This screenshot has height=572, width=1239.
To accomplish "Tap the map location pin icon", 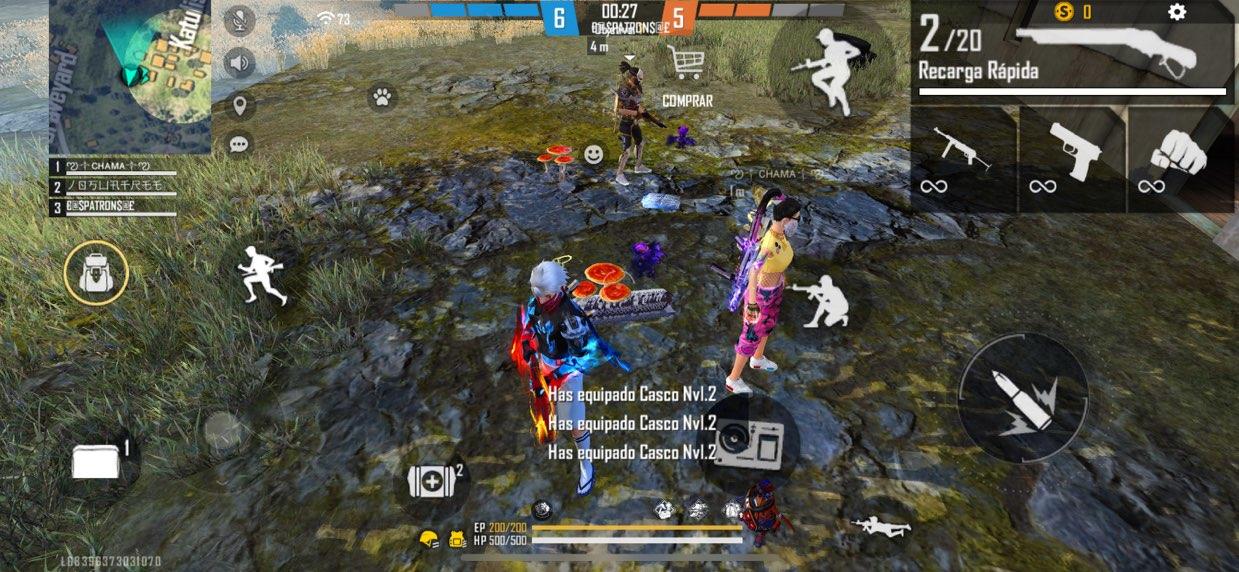I will pyautogui.click(x=239, y=105).
